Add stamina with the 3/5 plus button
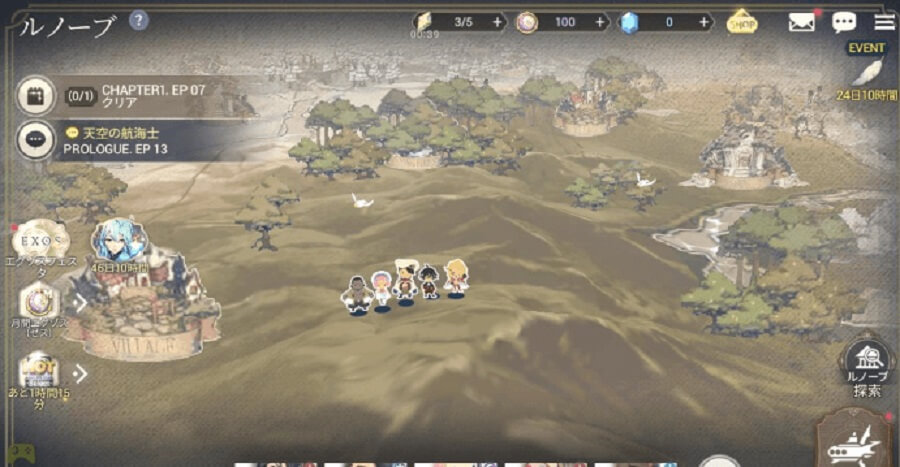 tap(497, 22)
